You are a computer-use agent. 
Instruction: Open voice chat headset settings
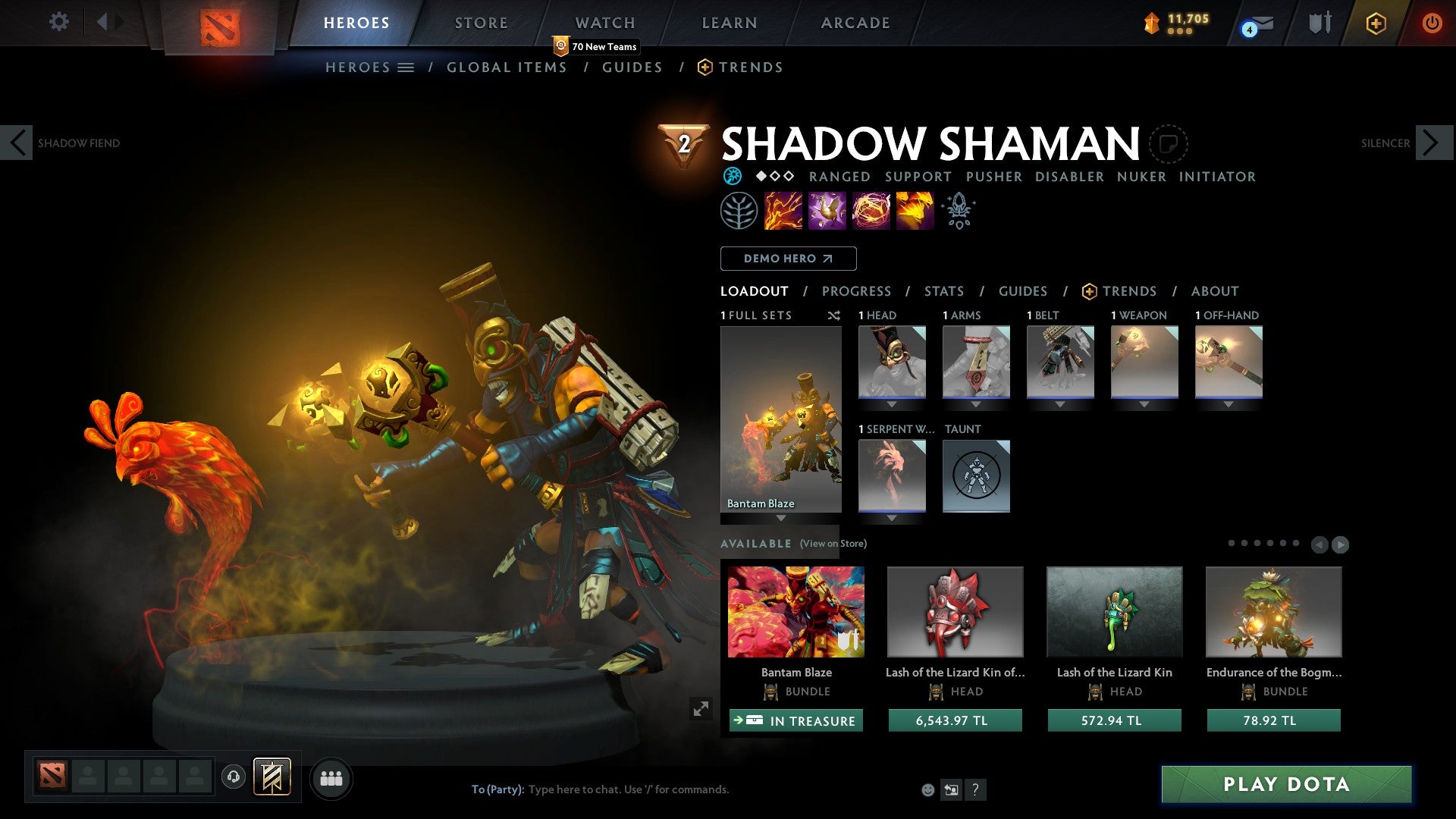(x=233, y=777)
